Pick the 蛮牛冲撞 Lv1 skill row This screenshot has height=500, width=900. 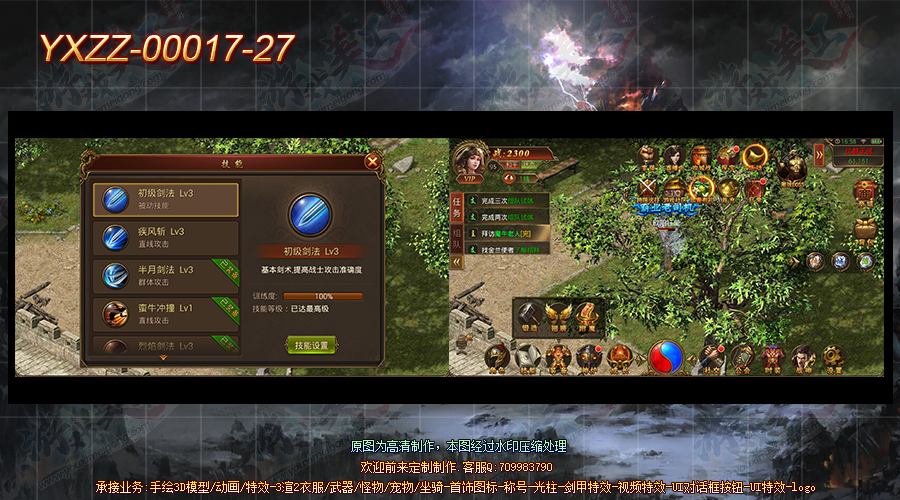[x=166, y=313]
